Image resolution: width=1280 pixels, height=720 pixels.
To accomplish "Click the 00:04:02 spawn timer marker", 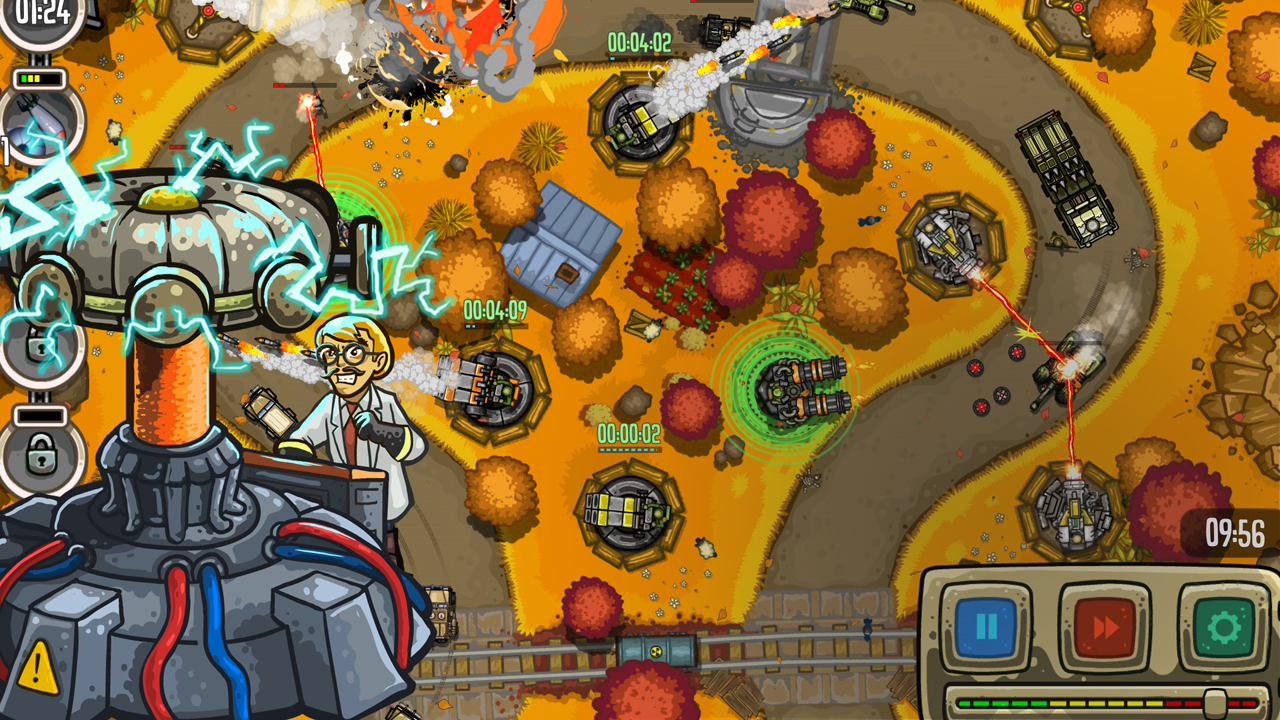I will point(641,44).
